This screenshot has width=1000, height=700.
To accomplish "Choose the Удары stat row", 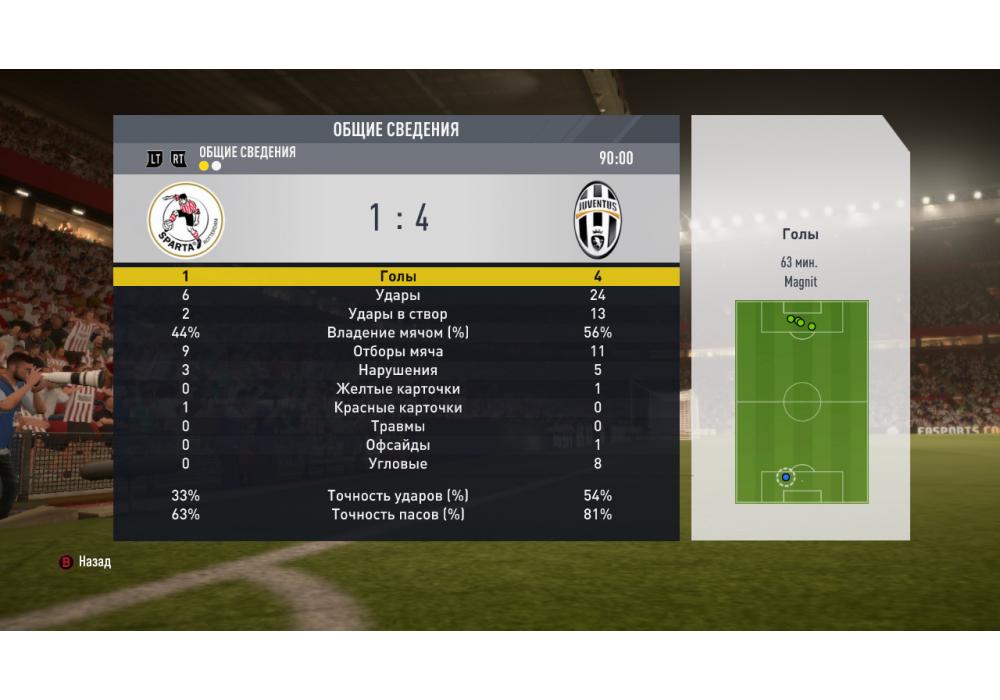I will [397, 296].
